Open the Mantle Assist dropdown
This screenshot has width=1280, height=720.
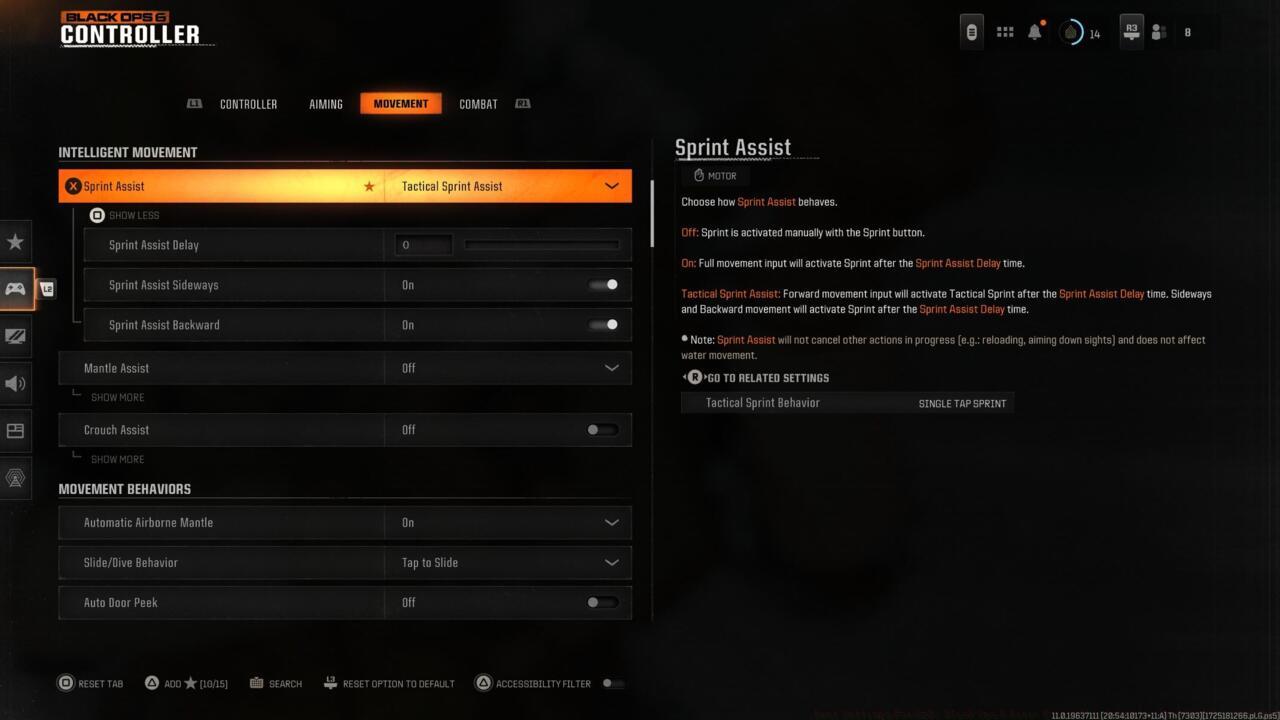(611, 368)
